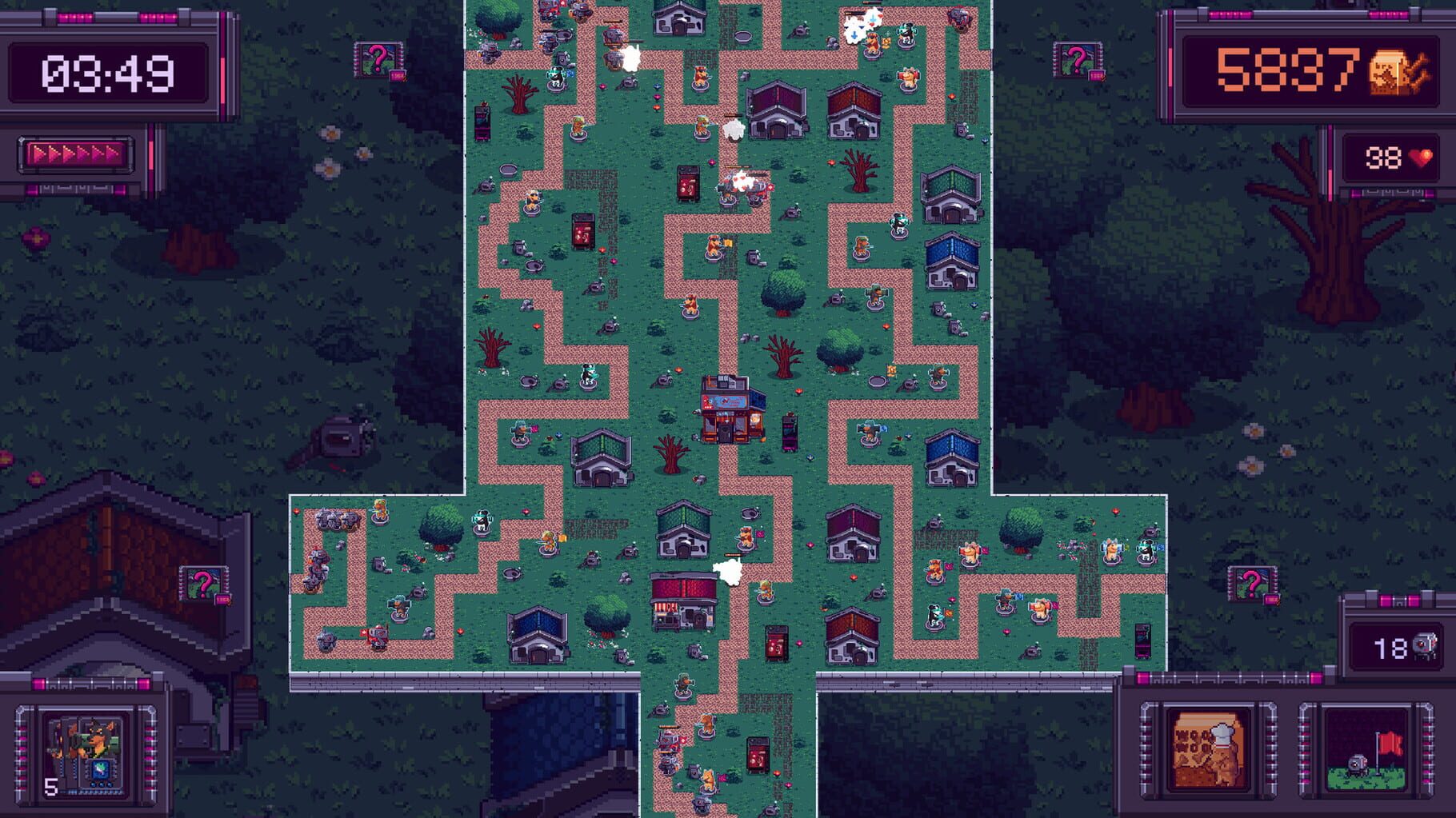
Task: Click the three blue dots under the ability card
Action: point(102,784)
